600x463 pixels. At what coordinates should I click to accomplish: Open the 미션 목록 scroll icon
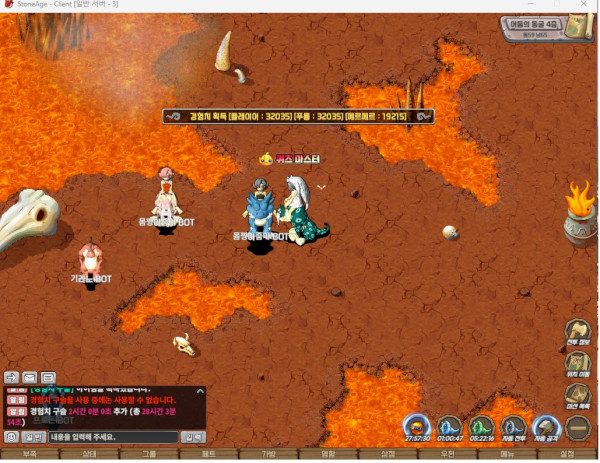(578, 397)
